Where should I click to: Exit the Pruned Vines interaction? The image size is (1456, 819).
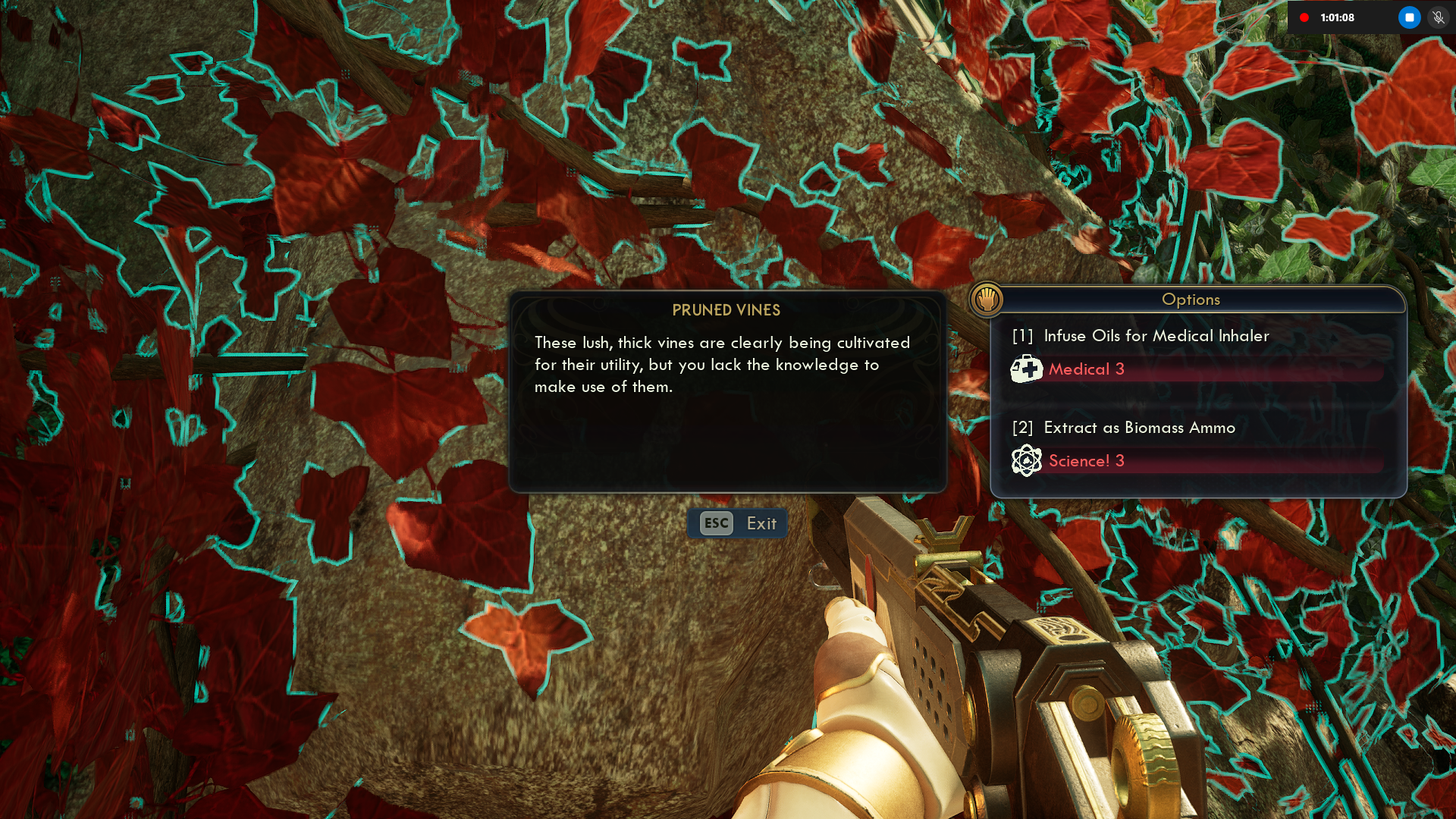(737, 523)
